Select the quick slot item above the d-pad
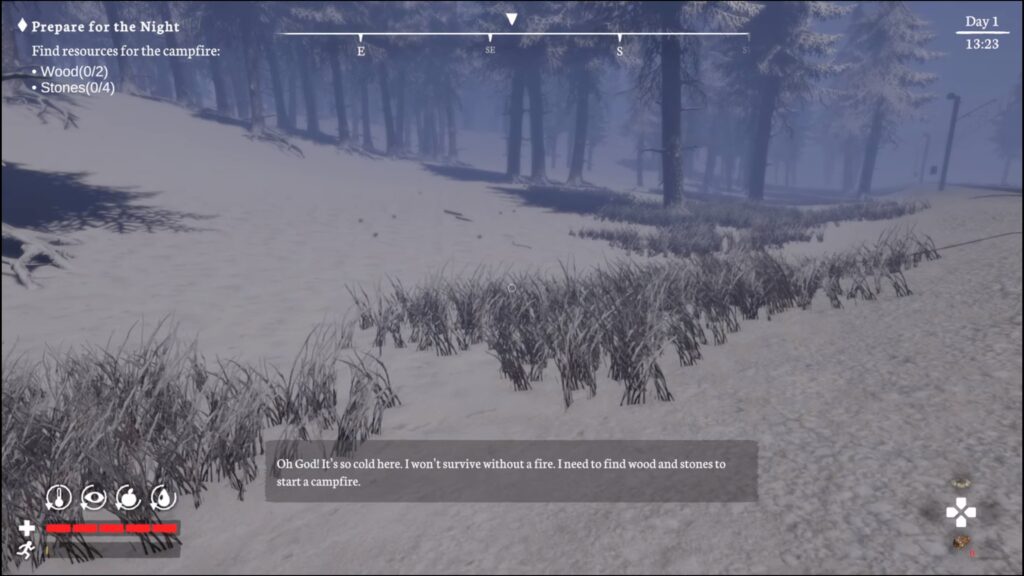Viewport: 1024px width, 576px height. [962, 483]
